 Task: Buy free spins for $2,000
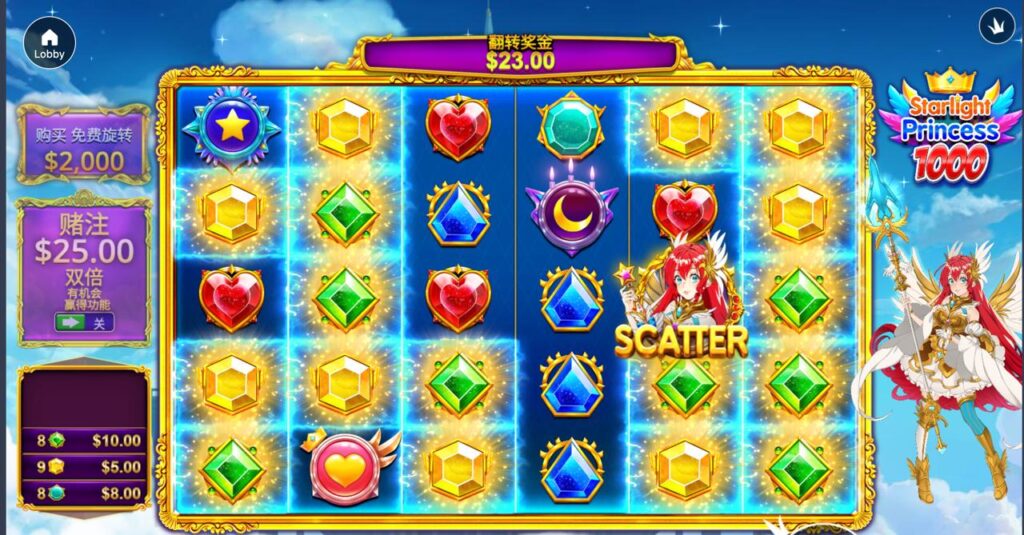tap(84, 147)
